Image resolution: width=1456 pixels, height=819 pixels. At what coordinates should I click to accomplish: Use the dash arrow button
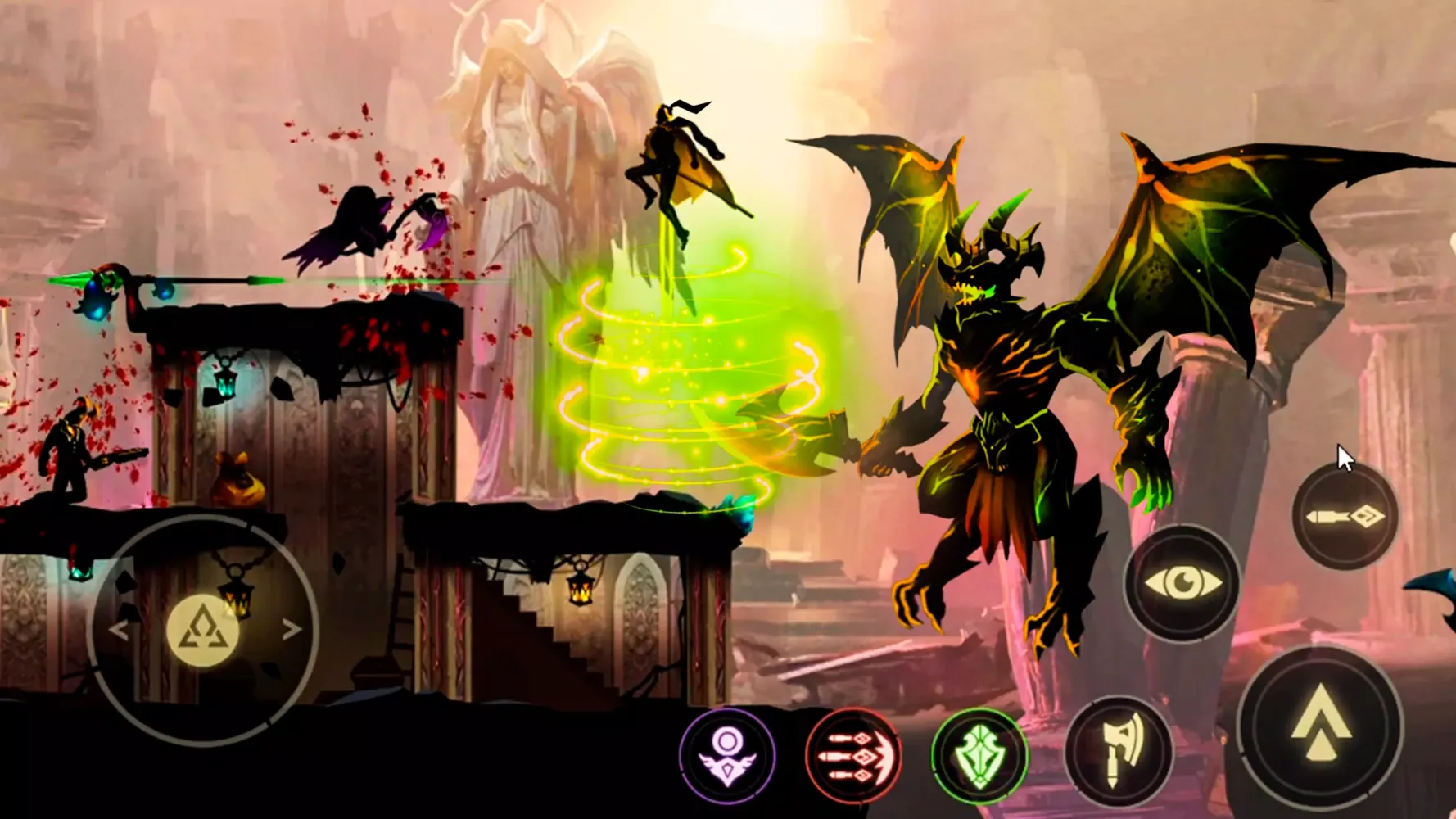tap(1344, 517)
